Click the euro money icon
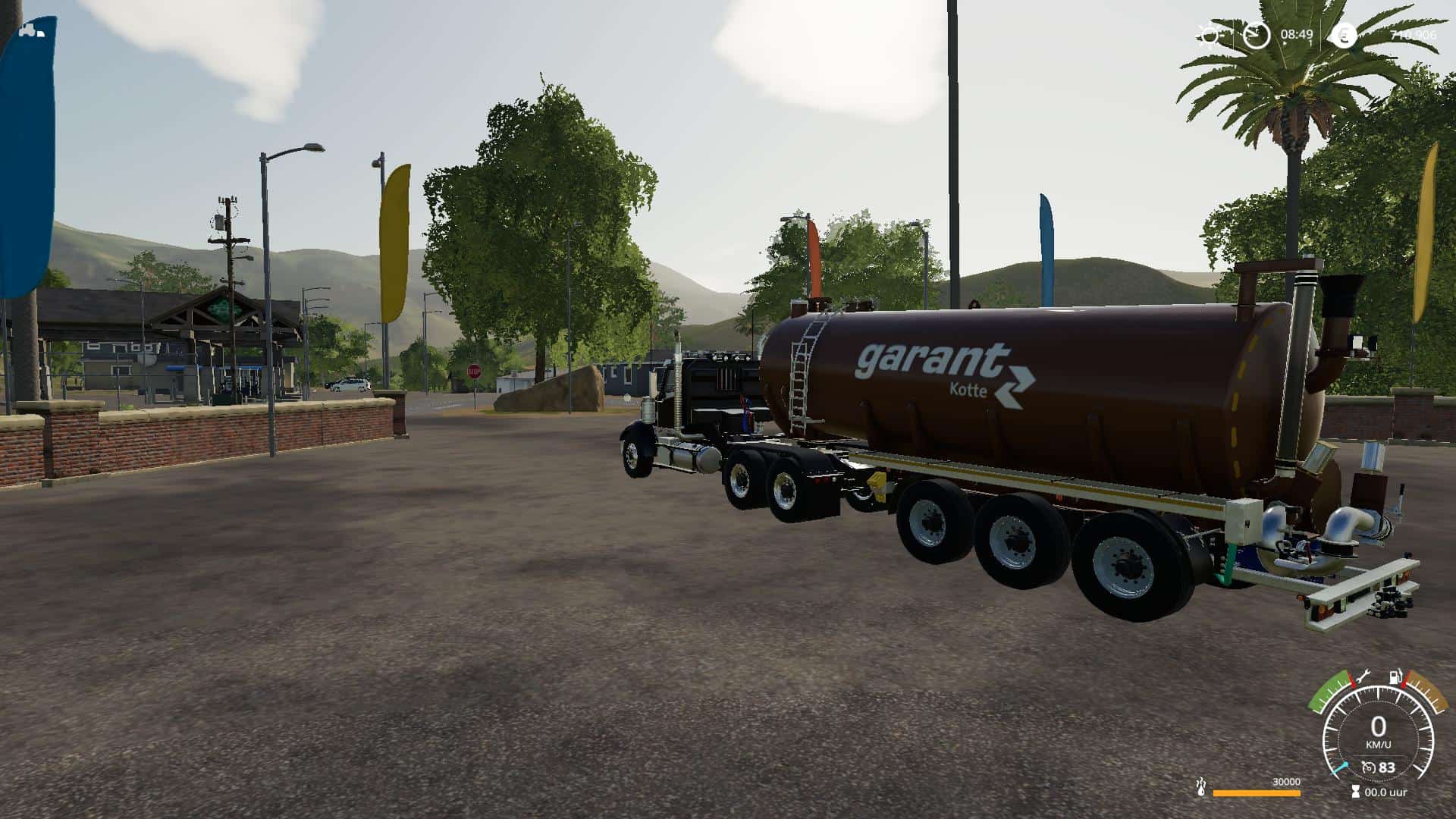The width and height of the screenshot is (1456, 819). [1344, 35]
